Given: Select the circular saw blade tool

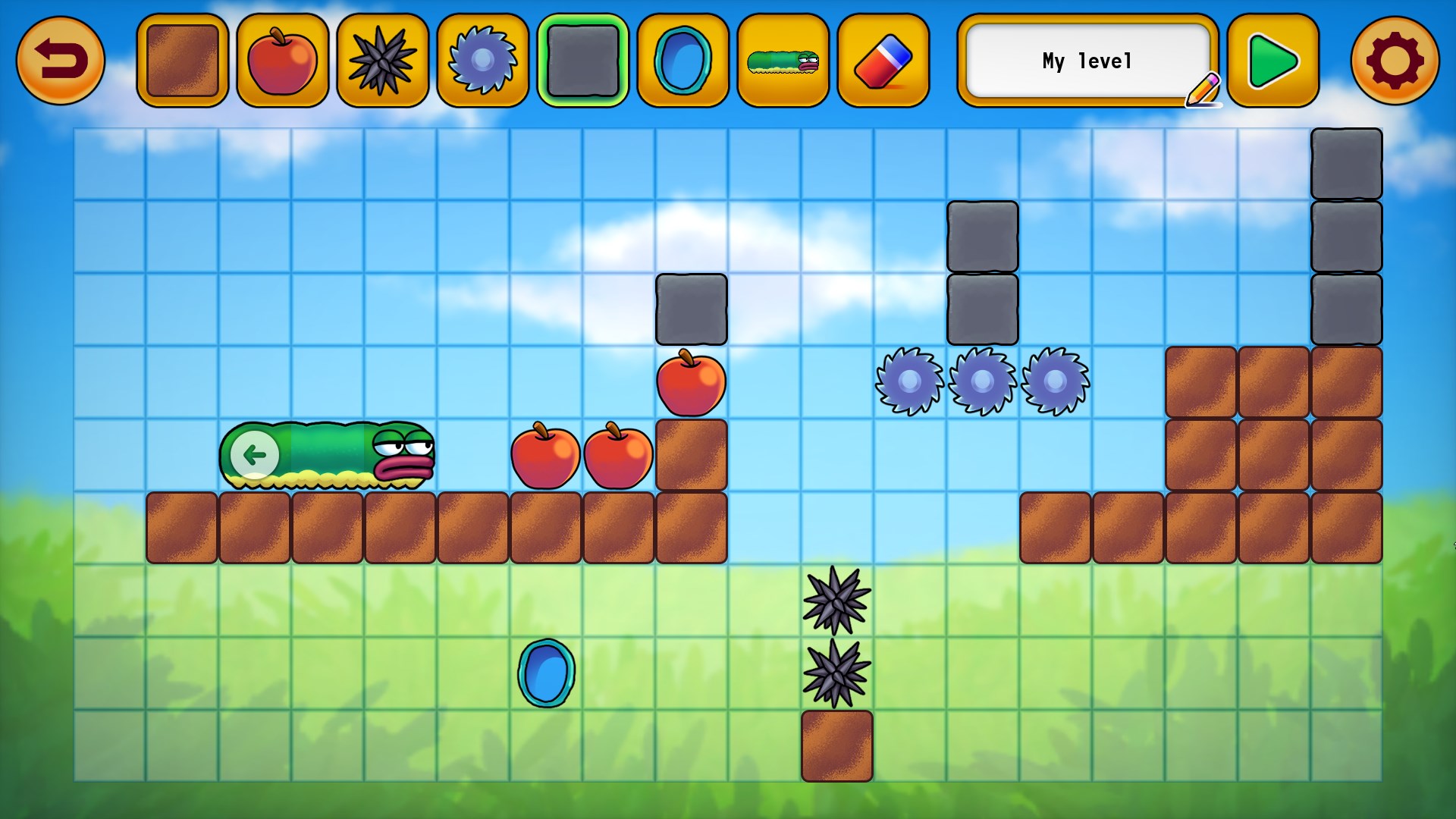Looking at the screenshot, I should tap(482, 60).
